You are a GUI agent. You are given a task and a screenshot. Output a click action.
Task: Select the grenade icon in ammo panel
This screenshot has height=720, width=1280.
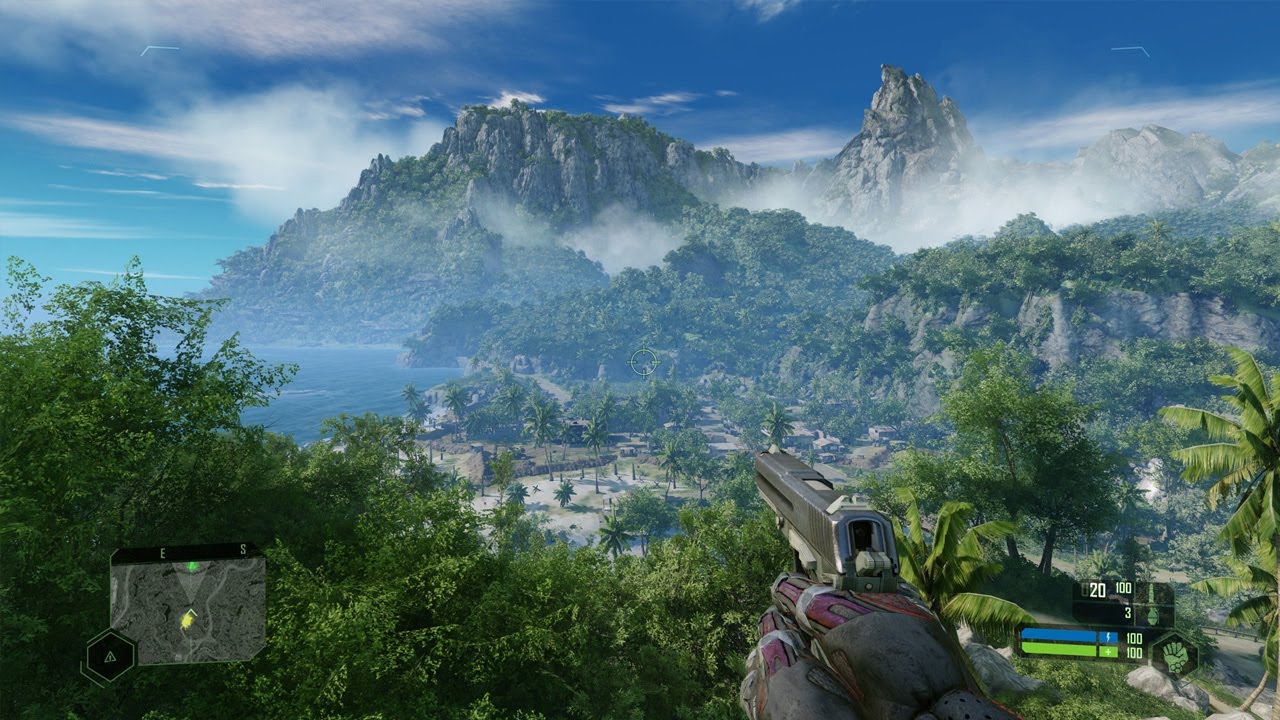coord(1152,615)
